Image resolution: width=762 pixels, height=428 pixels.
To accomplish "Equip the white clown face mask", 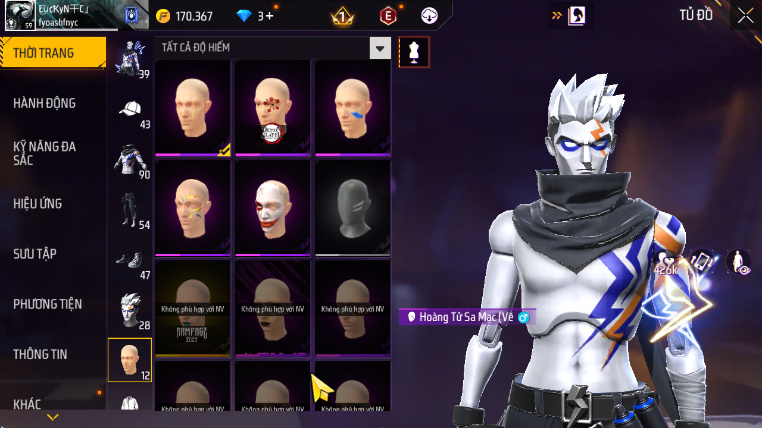I will click(x=272, y=206).
